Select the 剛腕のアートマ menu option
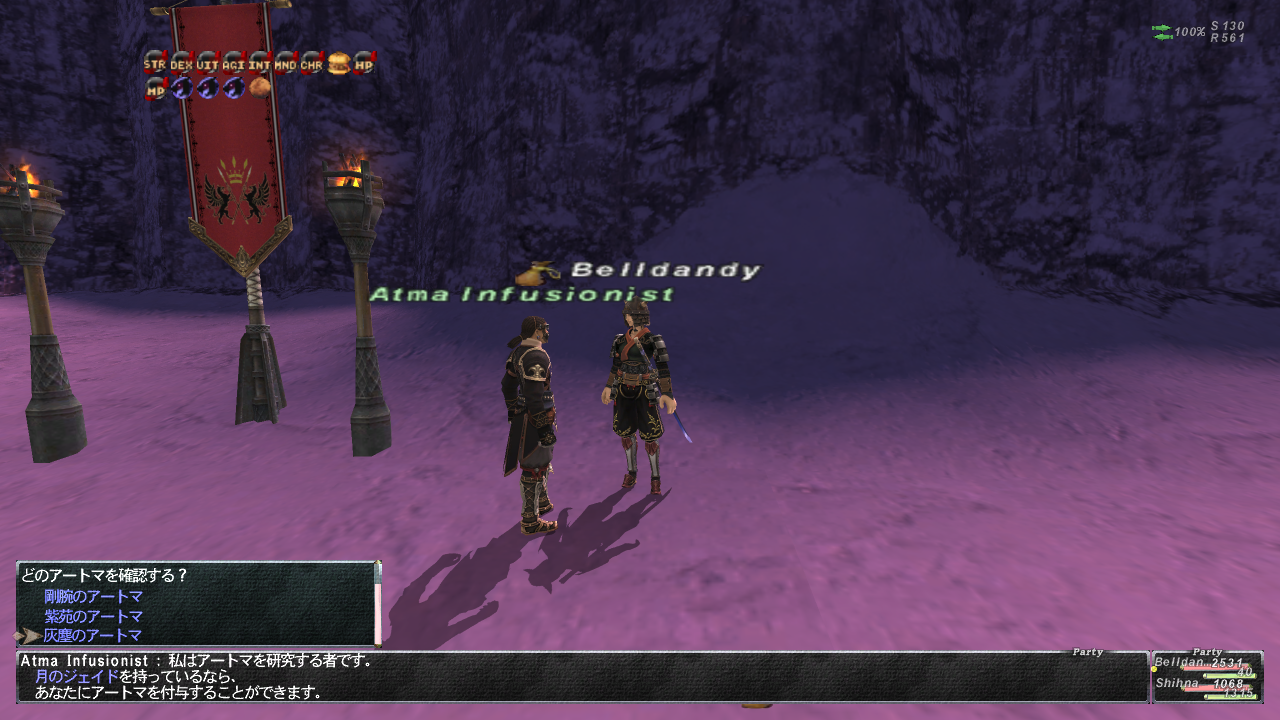This screenshot has width=1280, height=720. click(93, 597)
